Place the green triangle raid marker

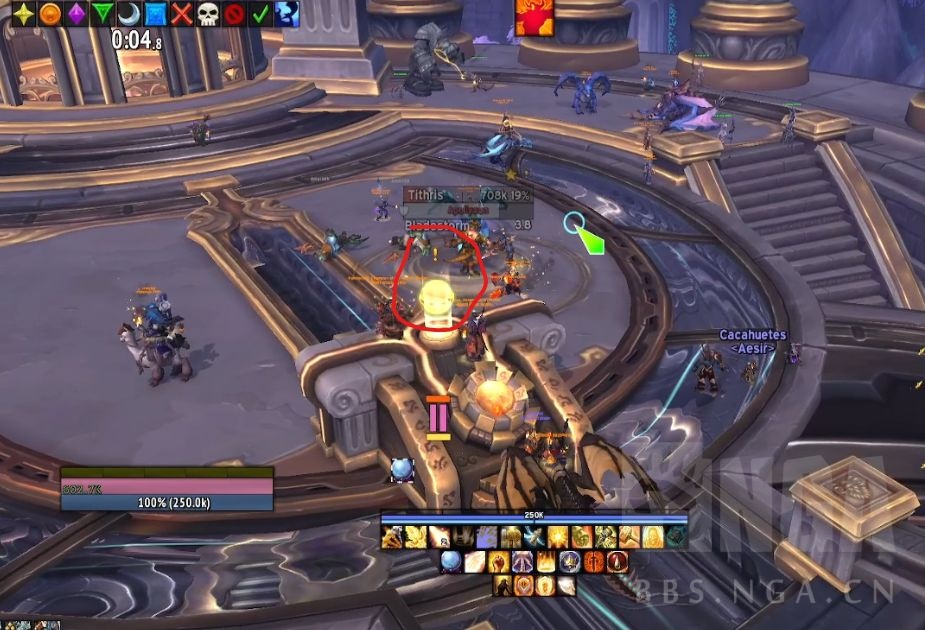click(102, 14)
